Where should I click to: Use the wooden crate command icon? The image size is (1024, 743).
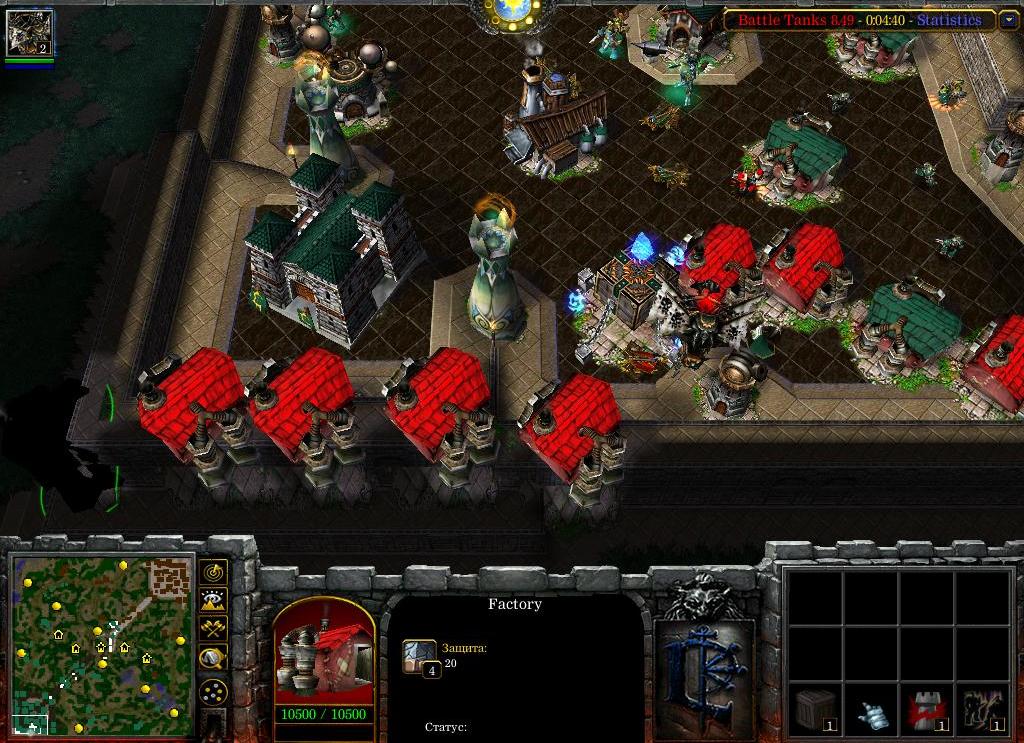[x=814, y=710]
